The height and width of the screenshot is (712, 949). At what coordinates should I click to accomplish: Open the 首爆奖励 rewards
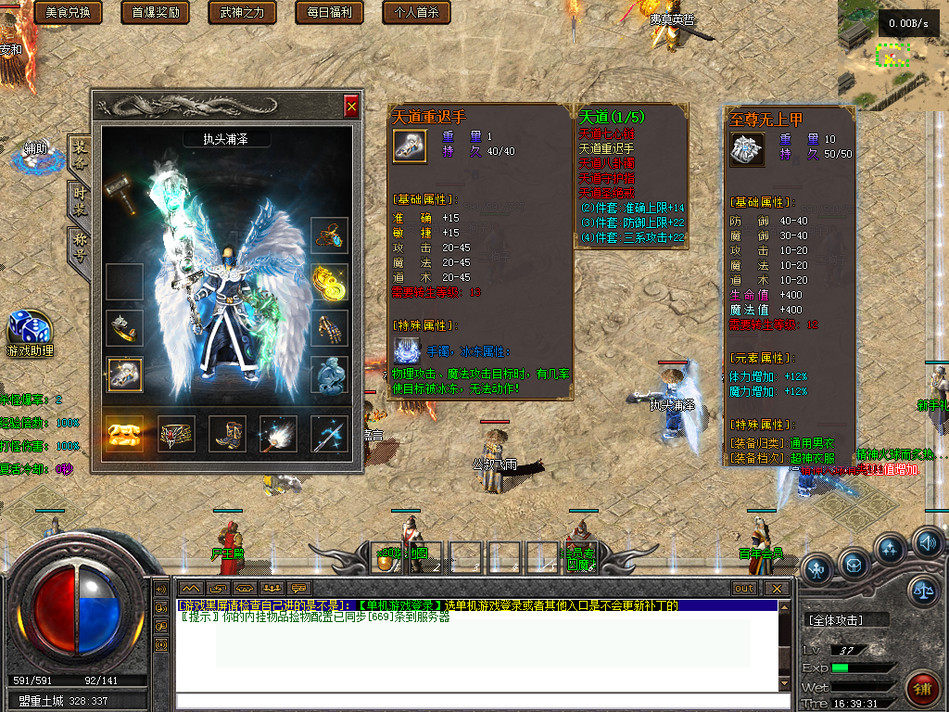(156, 12)
